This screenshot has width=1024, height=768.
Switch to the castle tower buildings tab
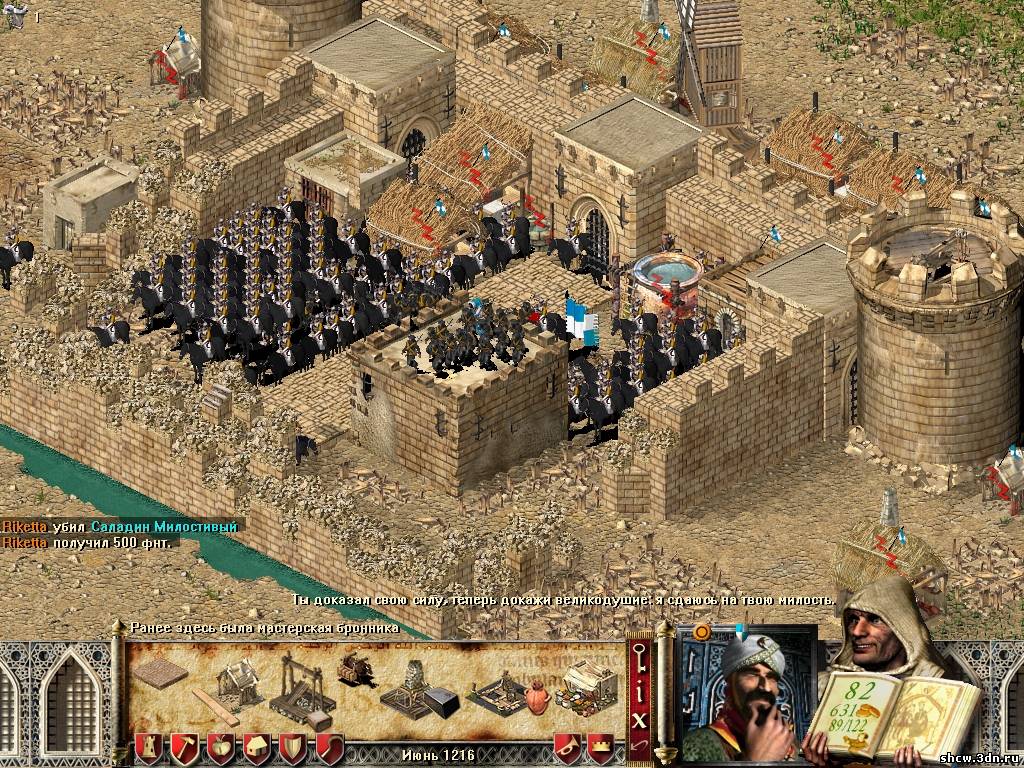(x=149, y=747)
